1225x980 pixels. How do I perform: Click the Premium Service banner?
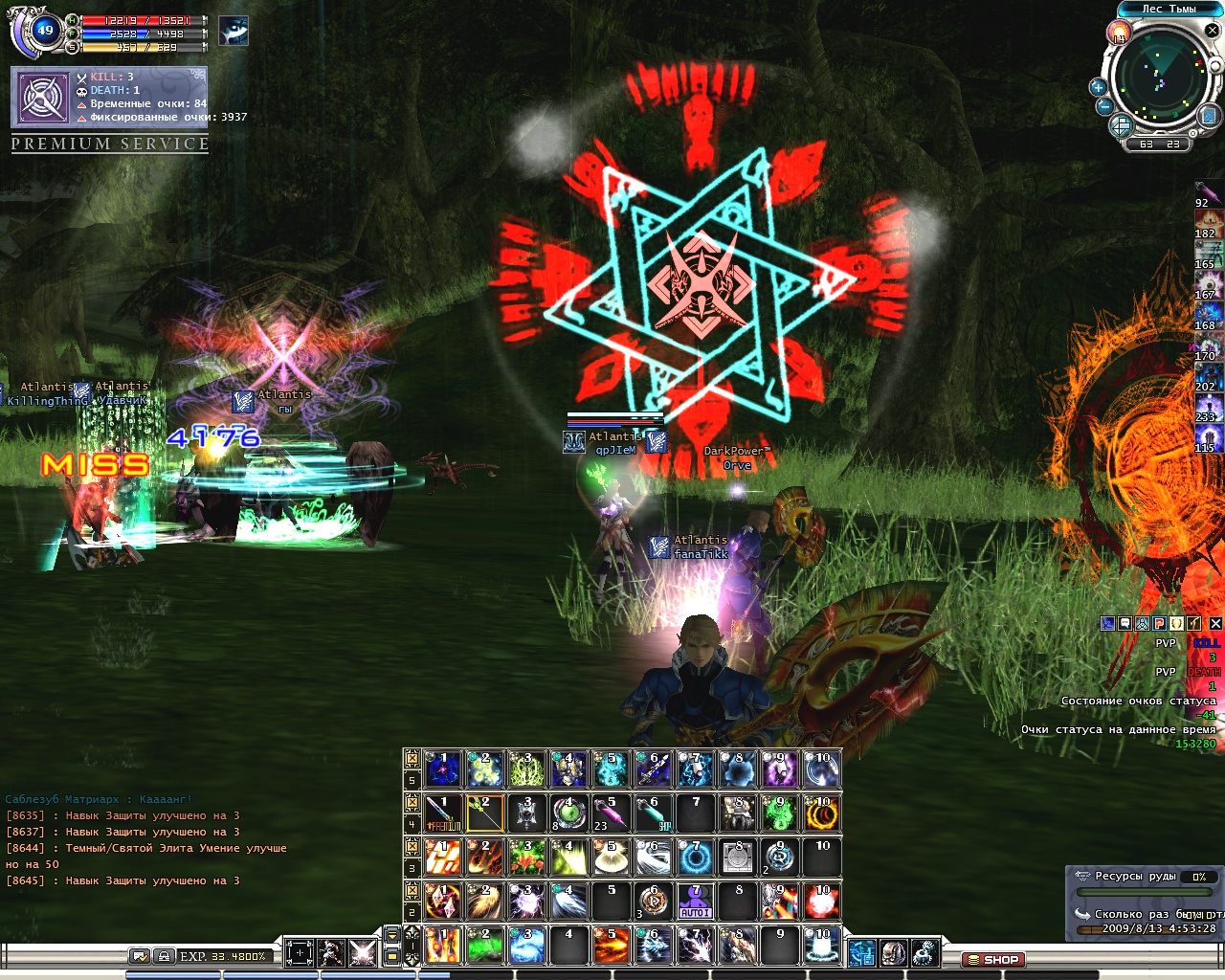point(110,144)
